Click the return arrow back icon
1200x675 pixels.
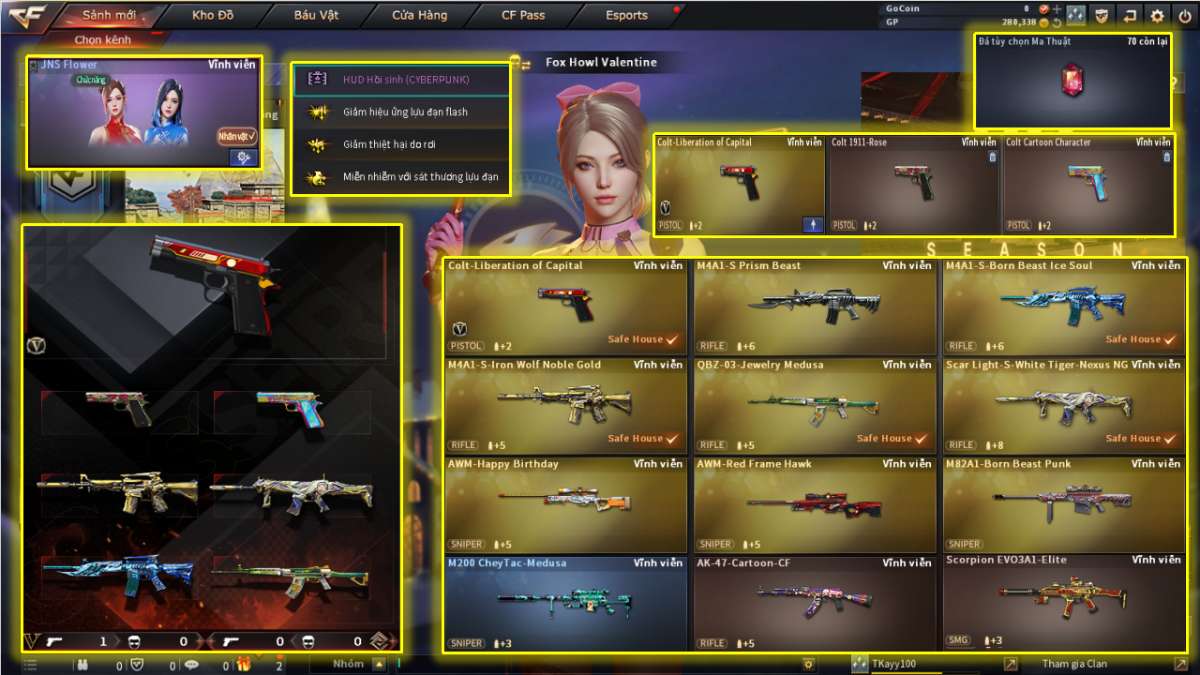1130,15
